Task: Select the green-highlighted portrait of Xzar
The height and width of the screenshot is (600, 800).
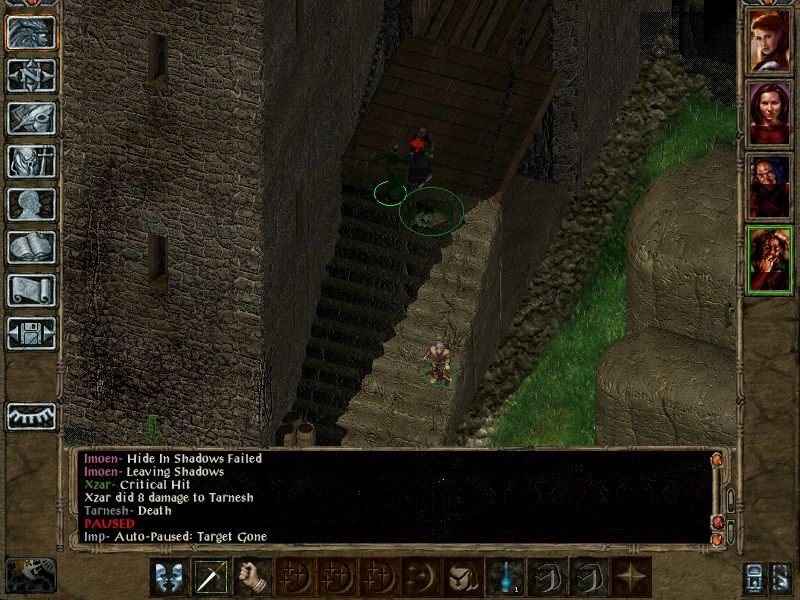Action: click(x=770, y=260)
